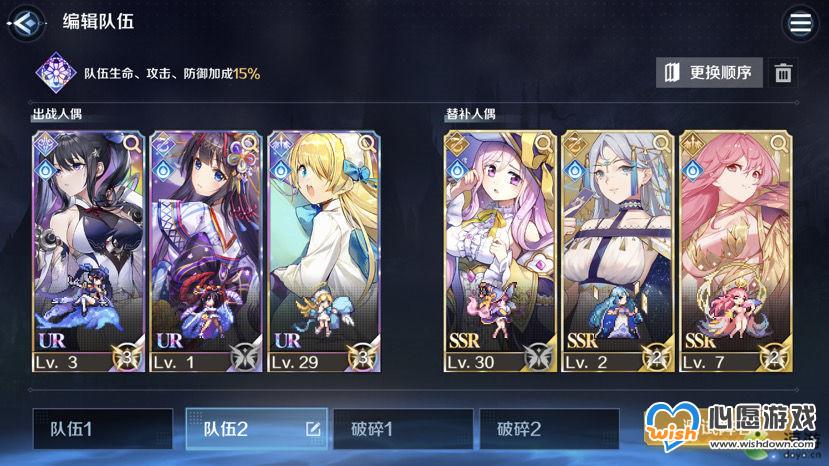Select the Lv. 1 UR kimono doll card
The image size is (829, 466).
(206, 250)
